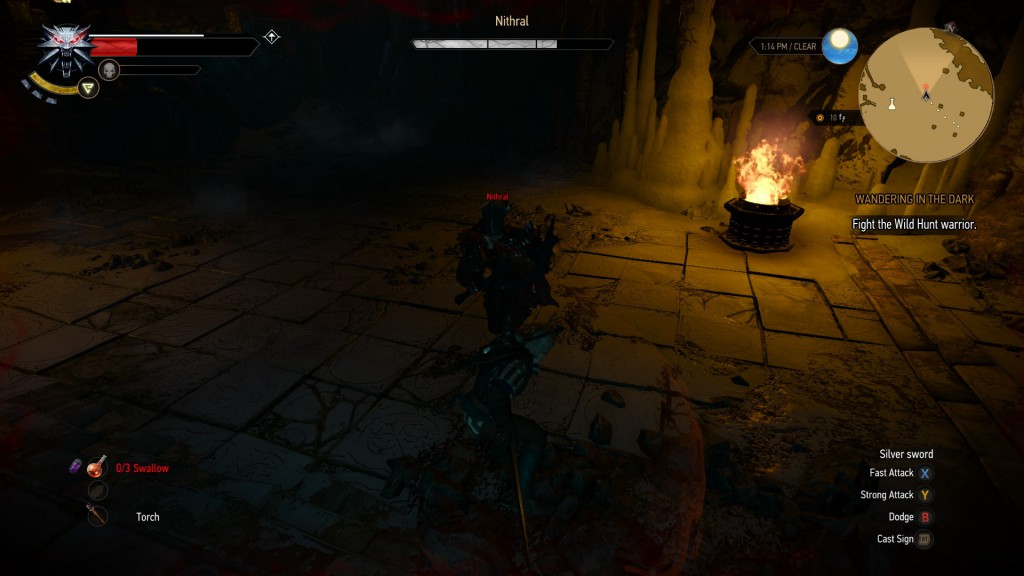
Task: Select the Wandering in the Dark quest tracker
Action: pos(914,200)
